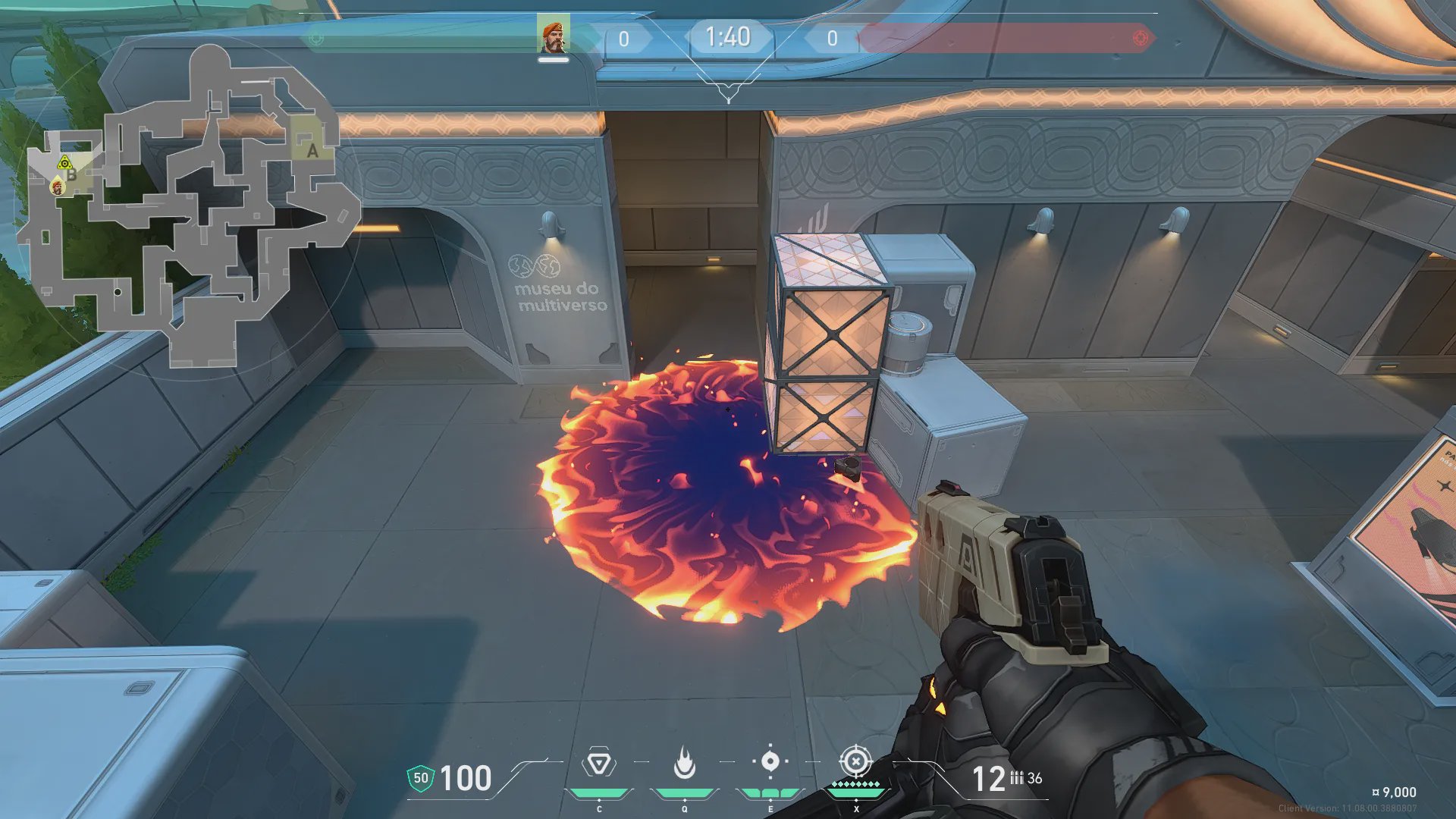Activate the Orbital Strike ultimate icon
1456x819 pixels.
point(855,761)
